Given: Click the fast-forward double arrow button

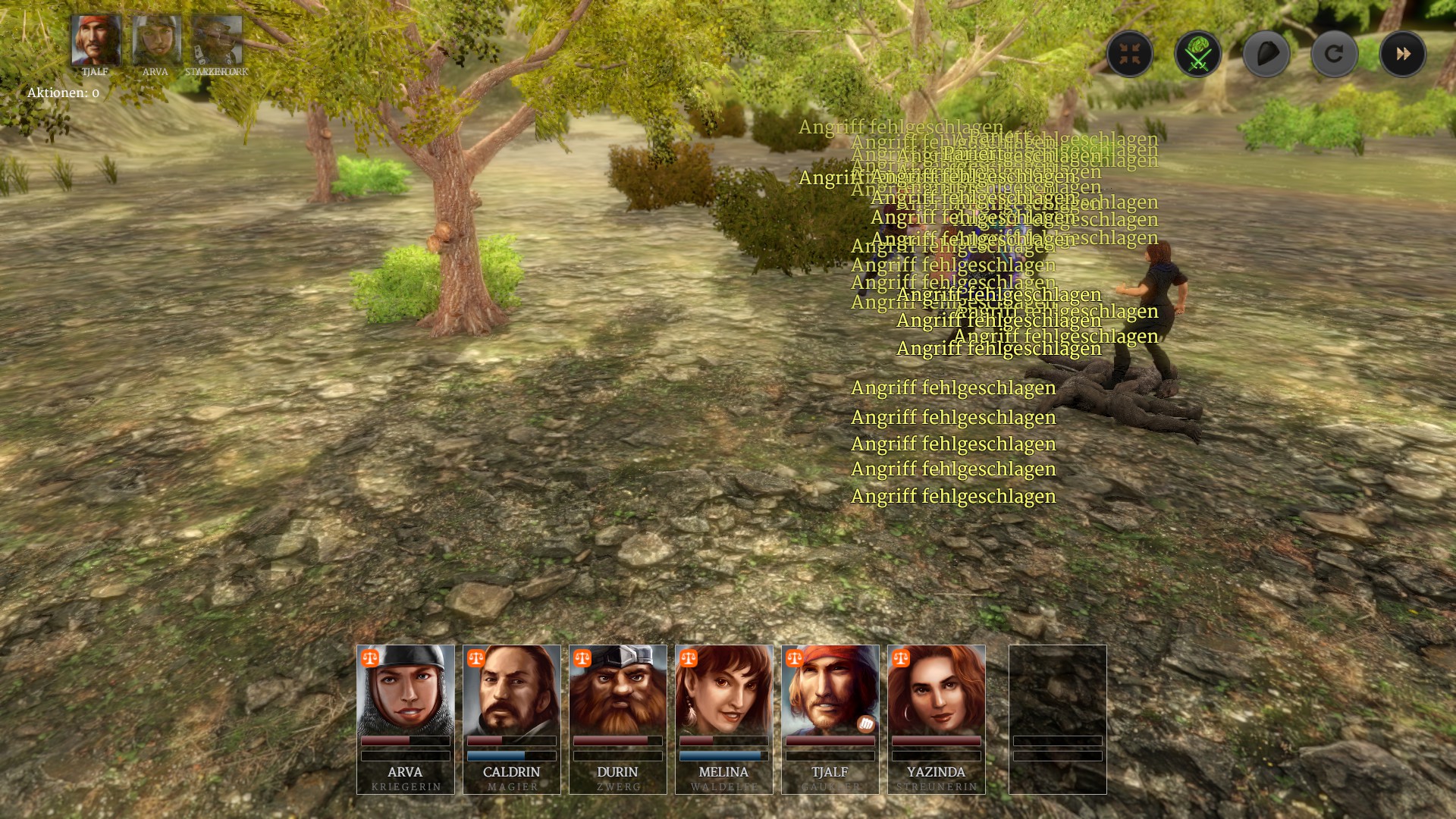Looking at the screenshot, I should click(1402, 54).
